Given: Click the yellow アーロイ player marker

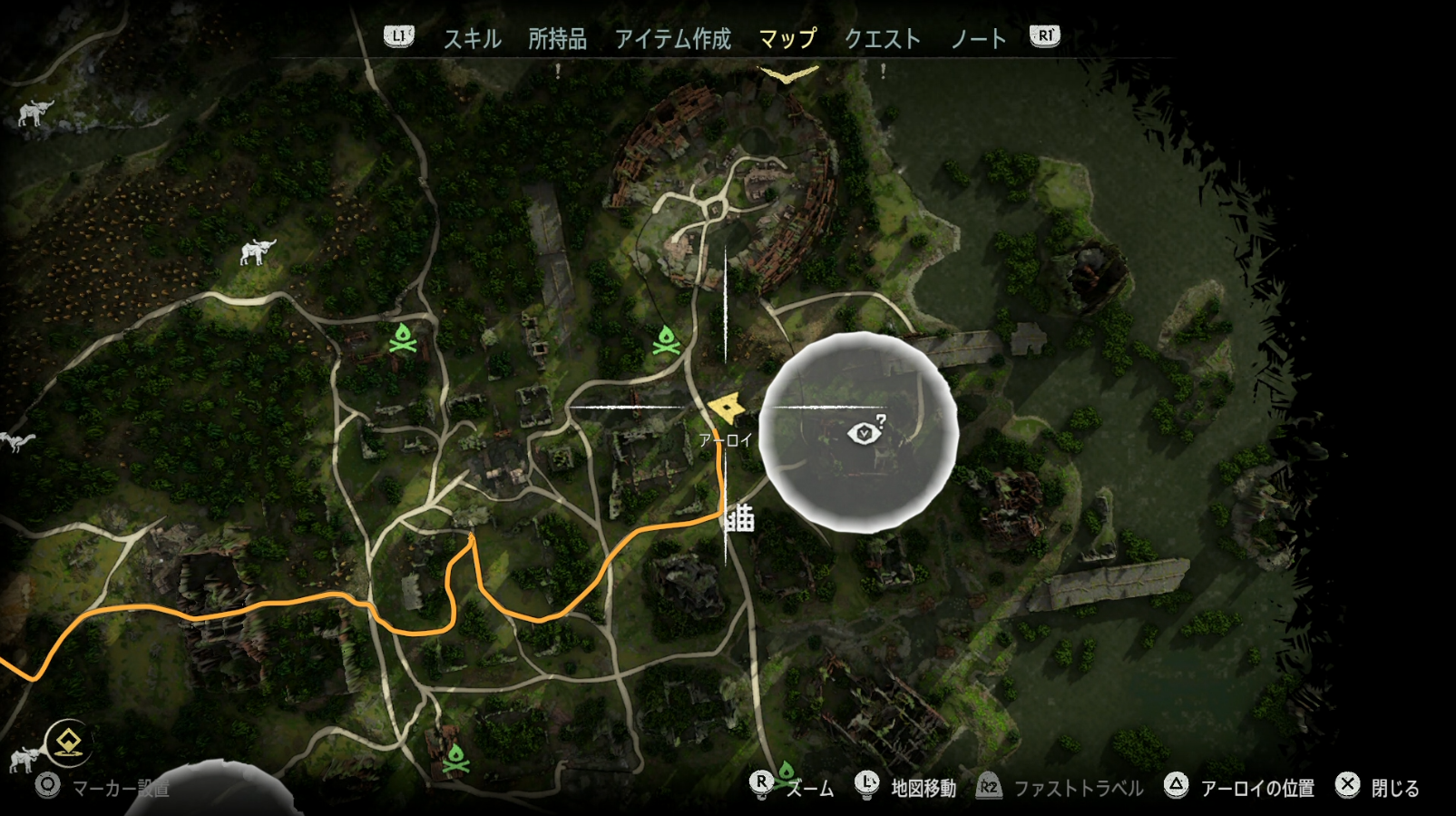Looking at the screenshot, I should (x=727, y=408).
